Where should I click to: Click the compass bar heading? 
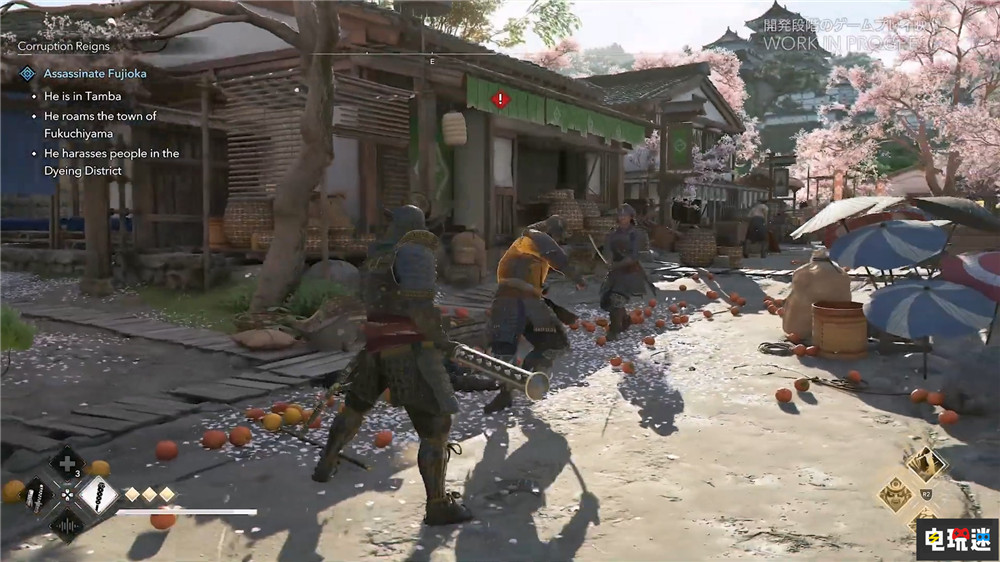[x=432, y=60]
